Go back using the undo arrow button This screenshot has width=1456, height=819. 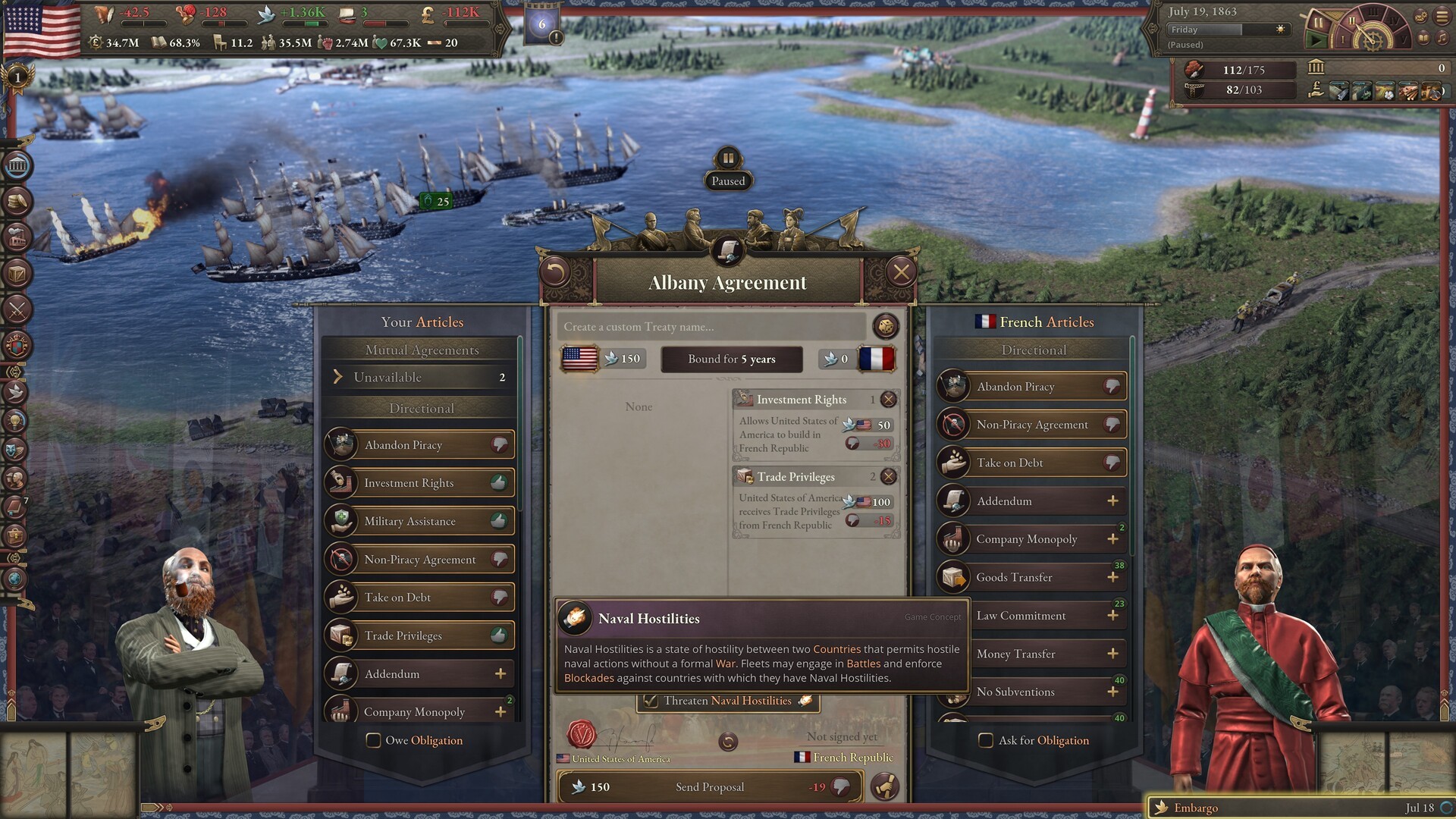tap(555, 272)
